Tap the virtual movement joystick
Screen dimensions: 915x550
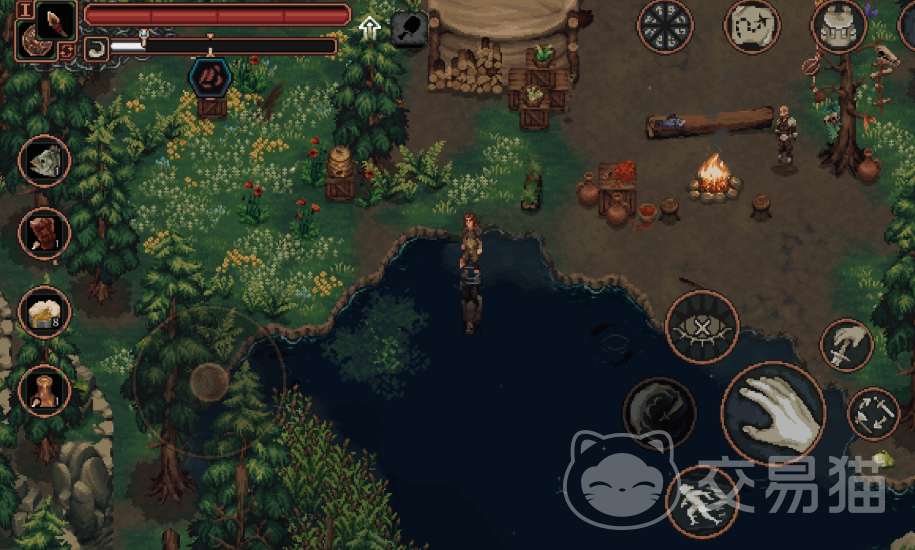(x=209, y=380)
